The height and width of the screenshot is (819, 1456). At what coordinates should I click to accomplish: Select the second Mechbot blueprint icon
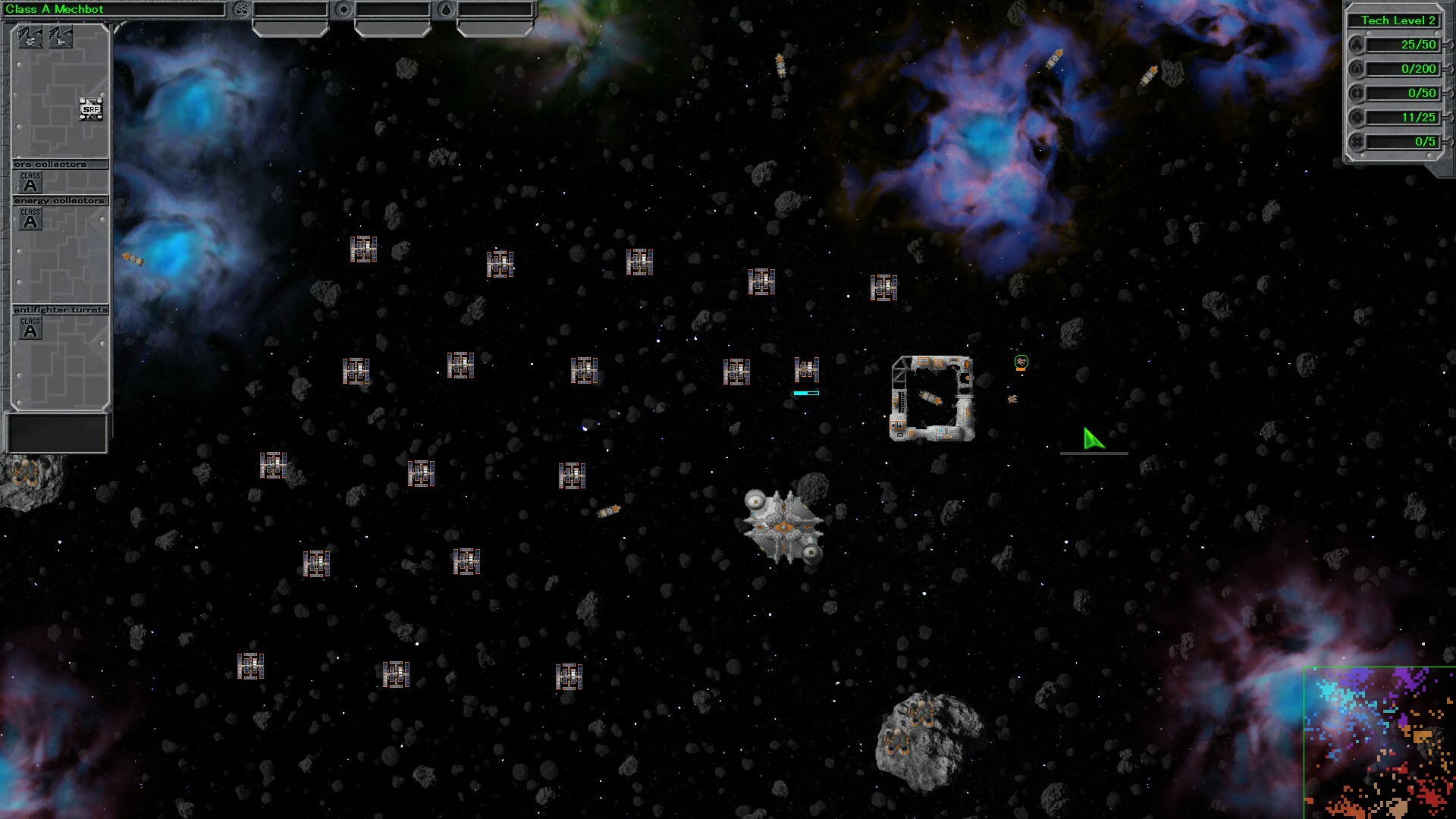pos(61,37)
